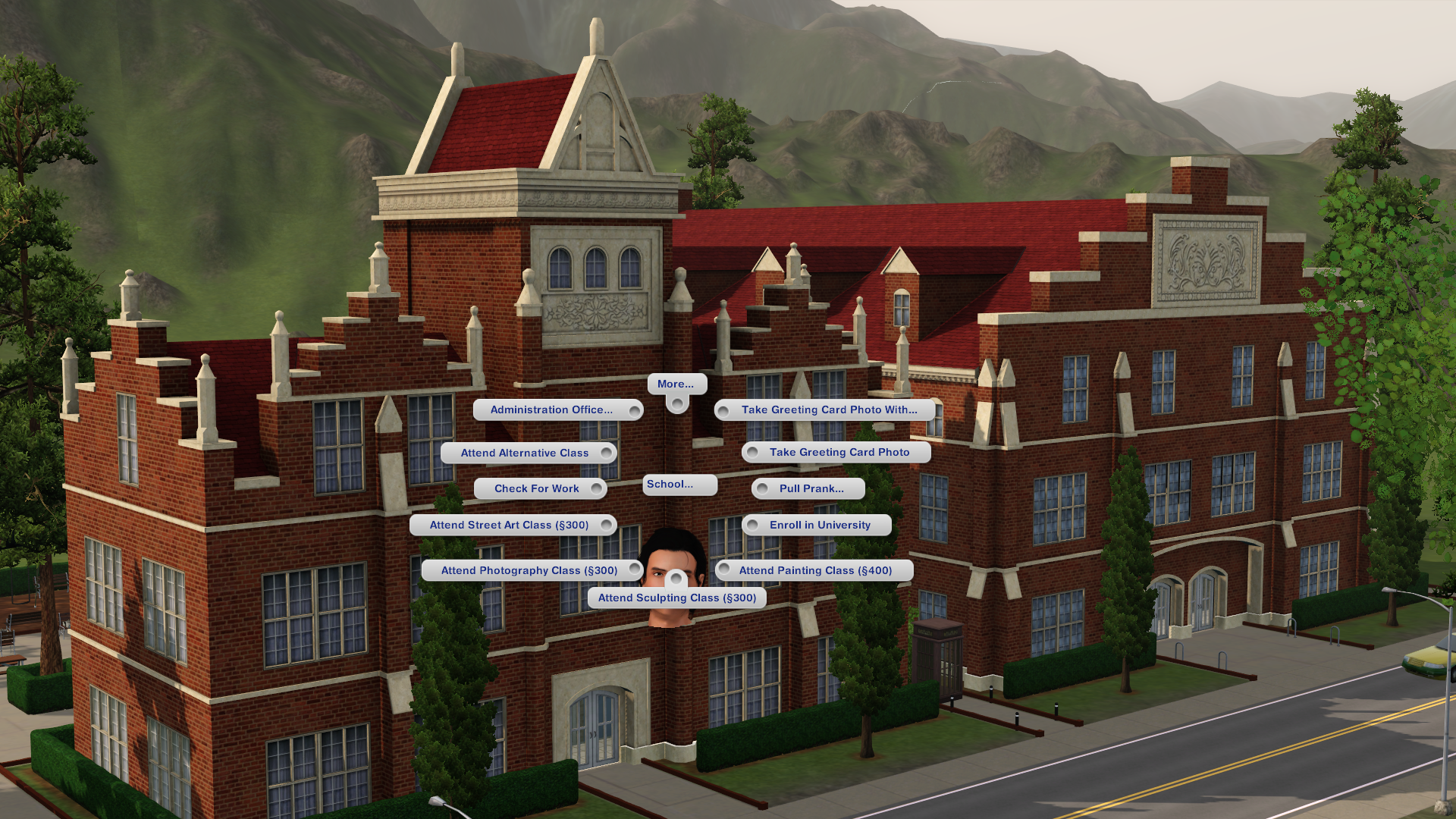Open the Administration Office menu entry
Viewport: 1456px width, 819px height.
554,409
